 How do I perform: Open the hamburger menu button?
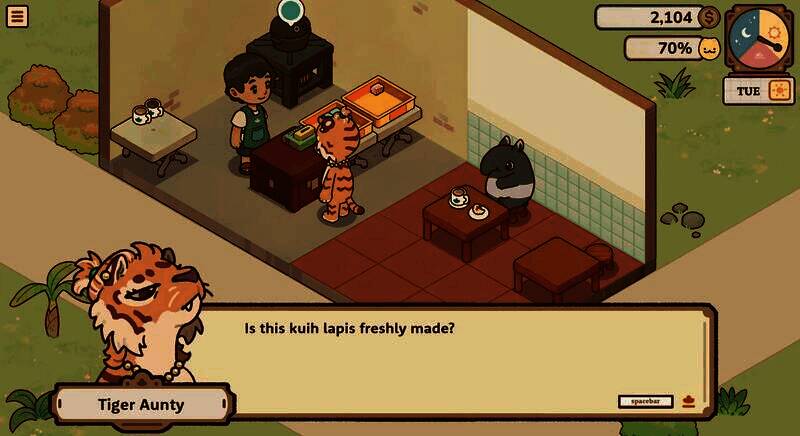pos(17,16)
